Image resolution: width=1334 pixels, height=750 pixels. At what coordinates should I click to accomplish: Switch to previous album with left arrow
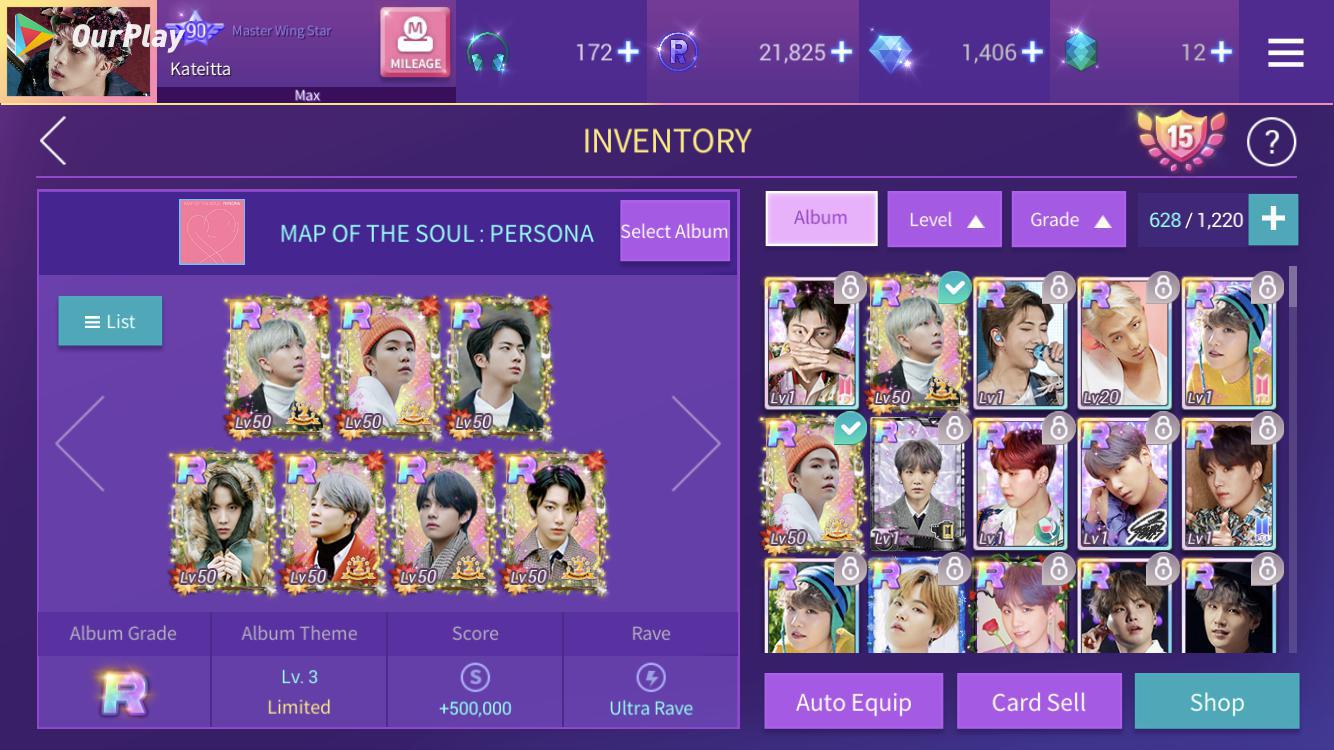(80, 443)
